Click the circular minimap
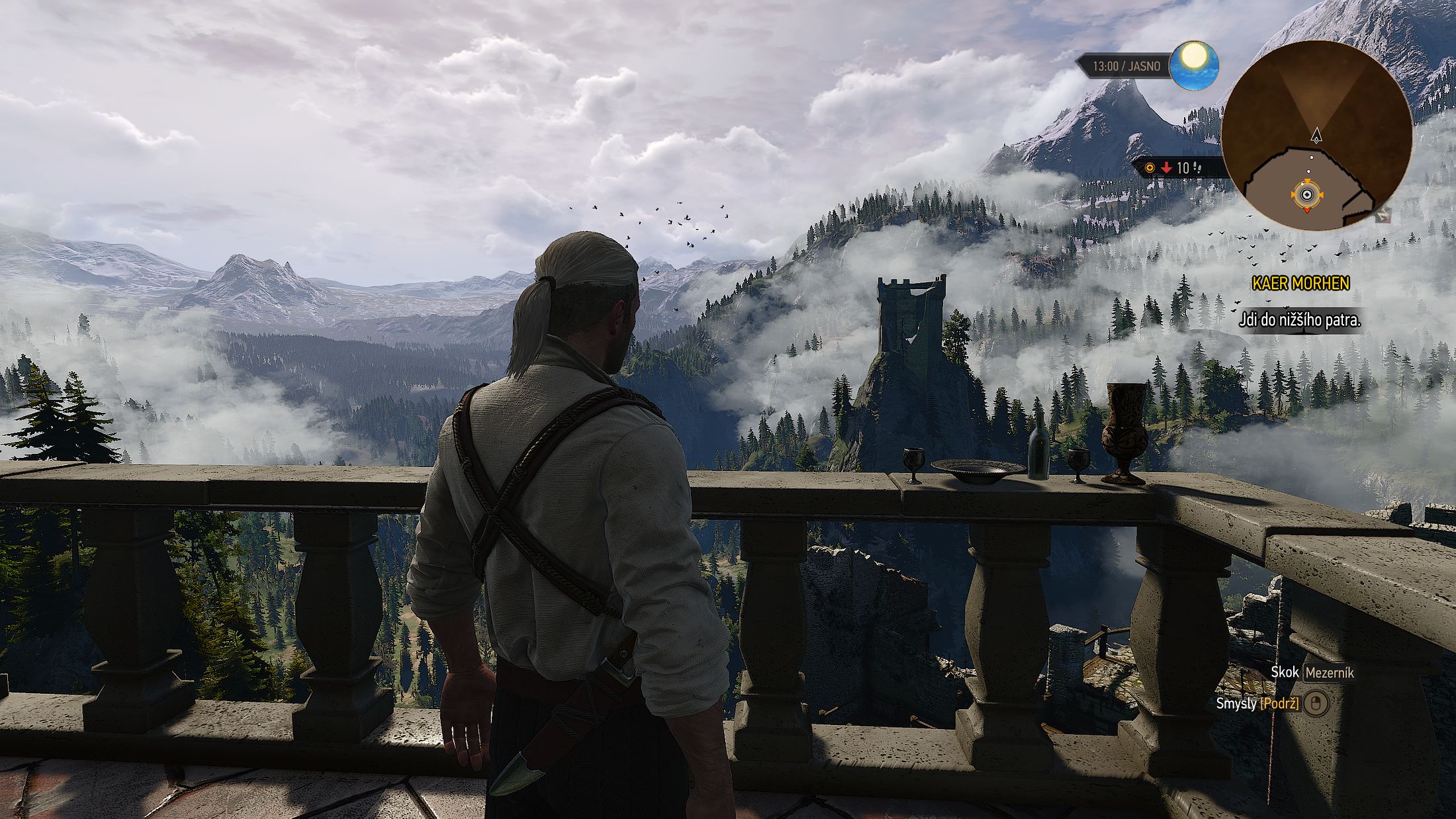The width and height of the screenshot is (1456, 819). coord(1316,135)
